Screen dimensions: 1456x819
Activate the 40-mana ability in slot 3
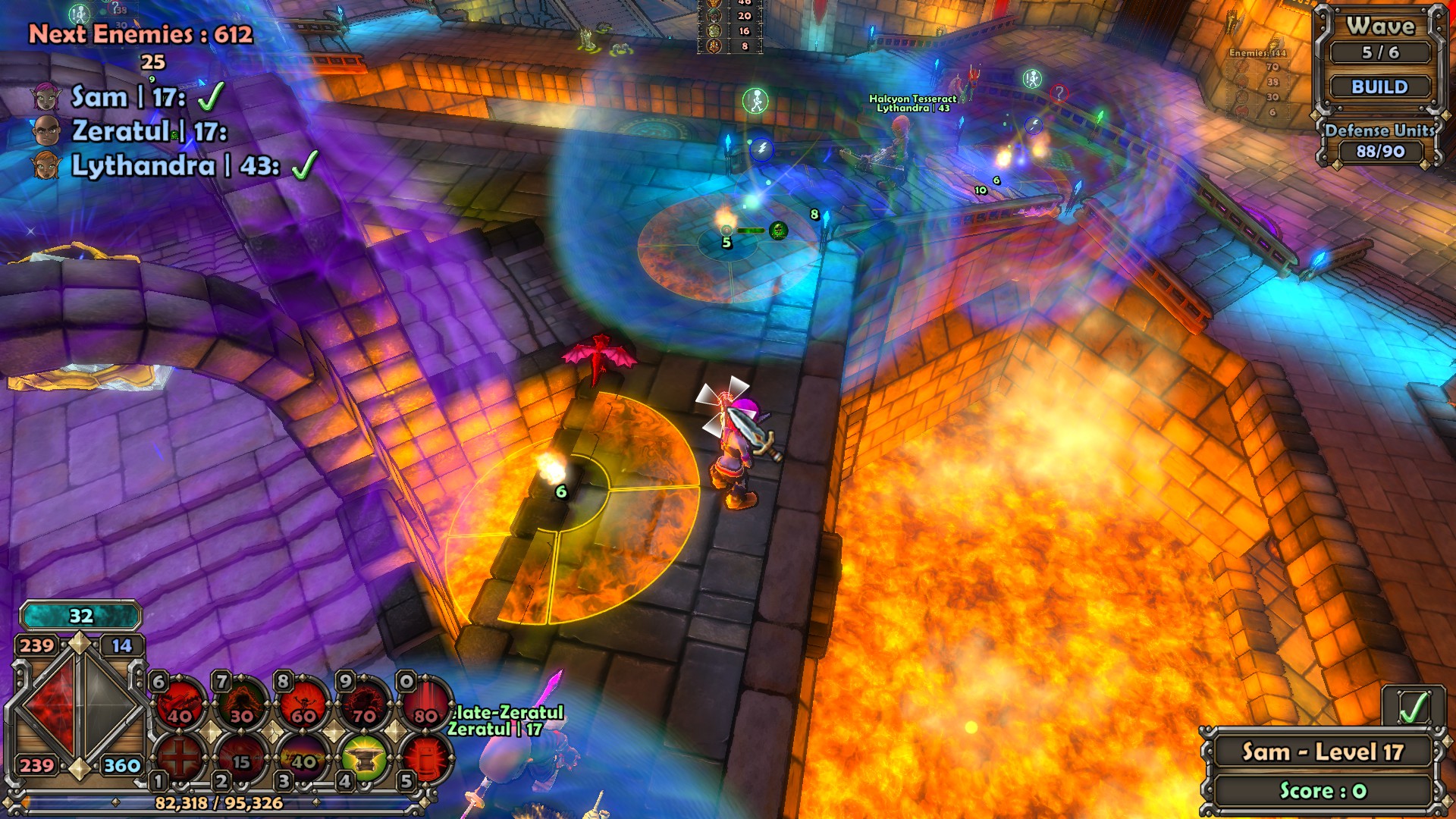pyautogui.click(x=303, y=758)
